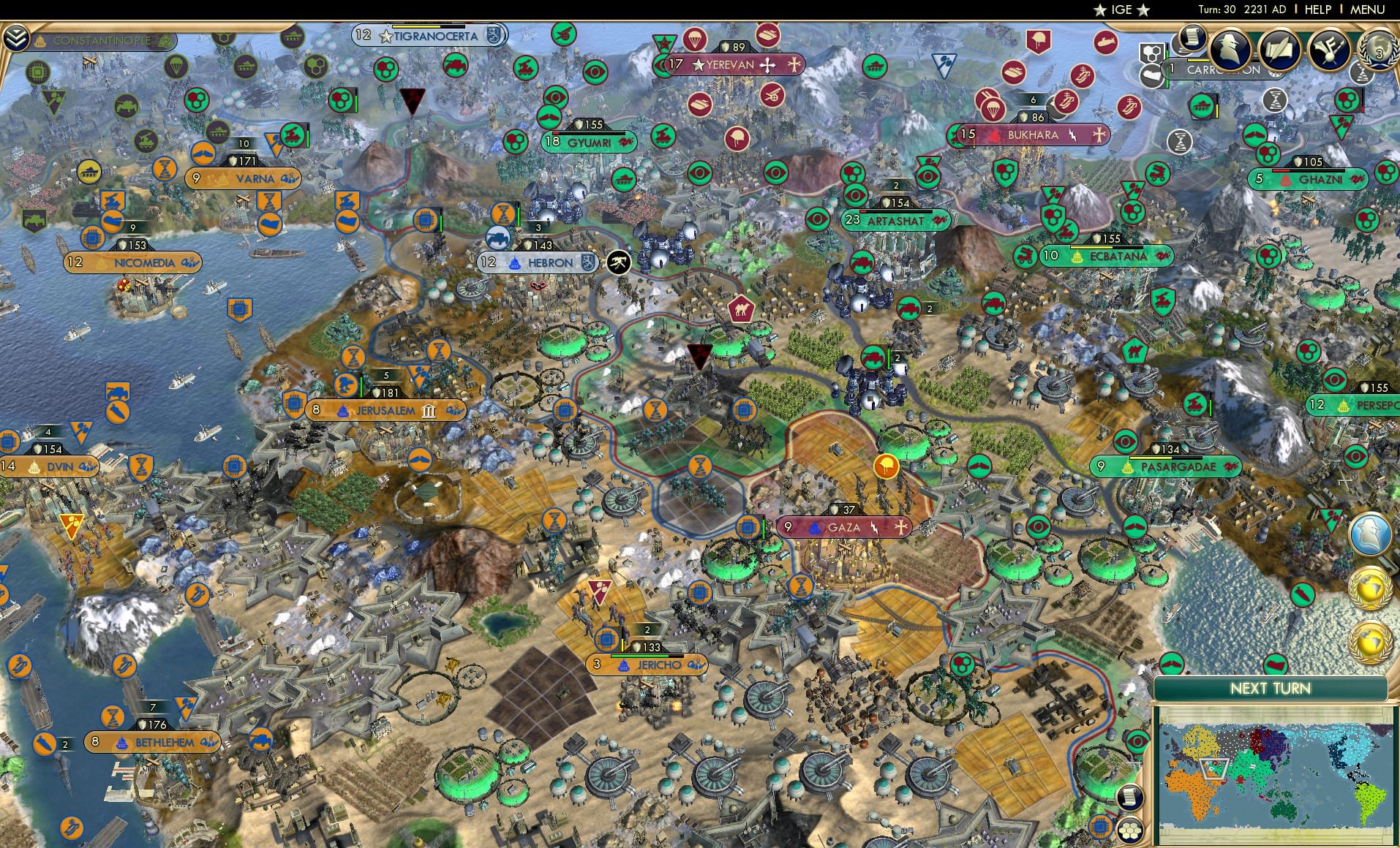Select the blue whale resource icon near Hebron

(500, 238)
